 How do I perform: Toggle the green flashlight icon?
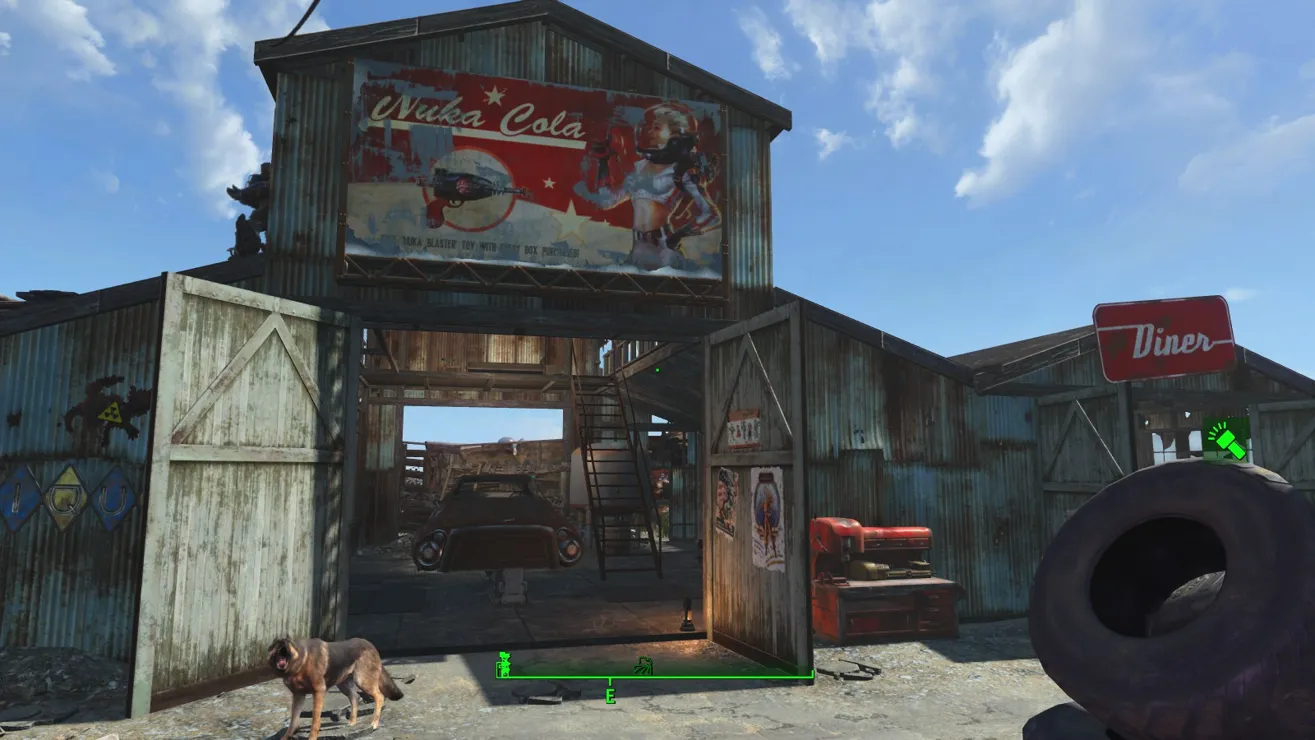(1226, 440)
